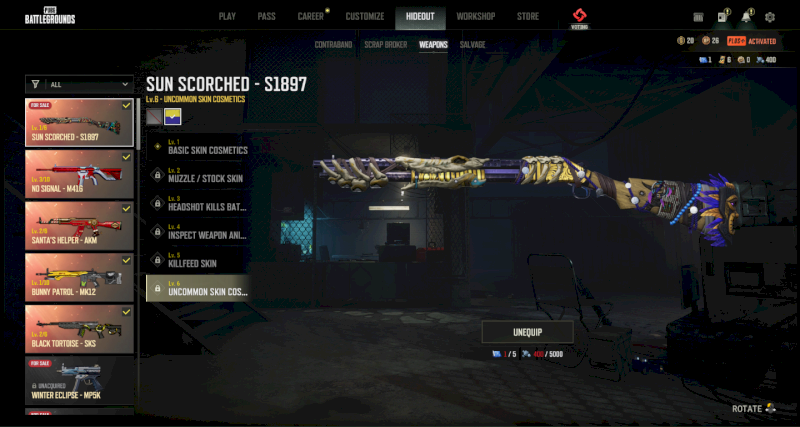Select the Bunny Patrol - MK12 skin

tap(79, 277)
